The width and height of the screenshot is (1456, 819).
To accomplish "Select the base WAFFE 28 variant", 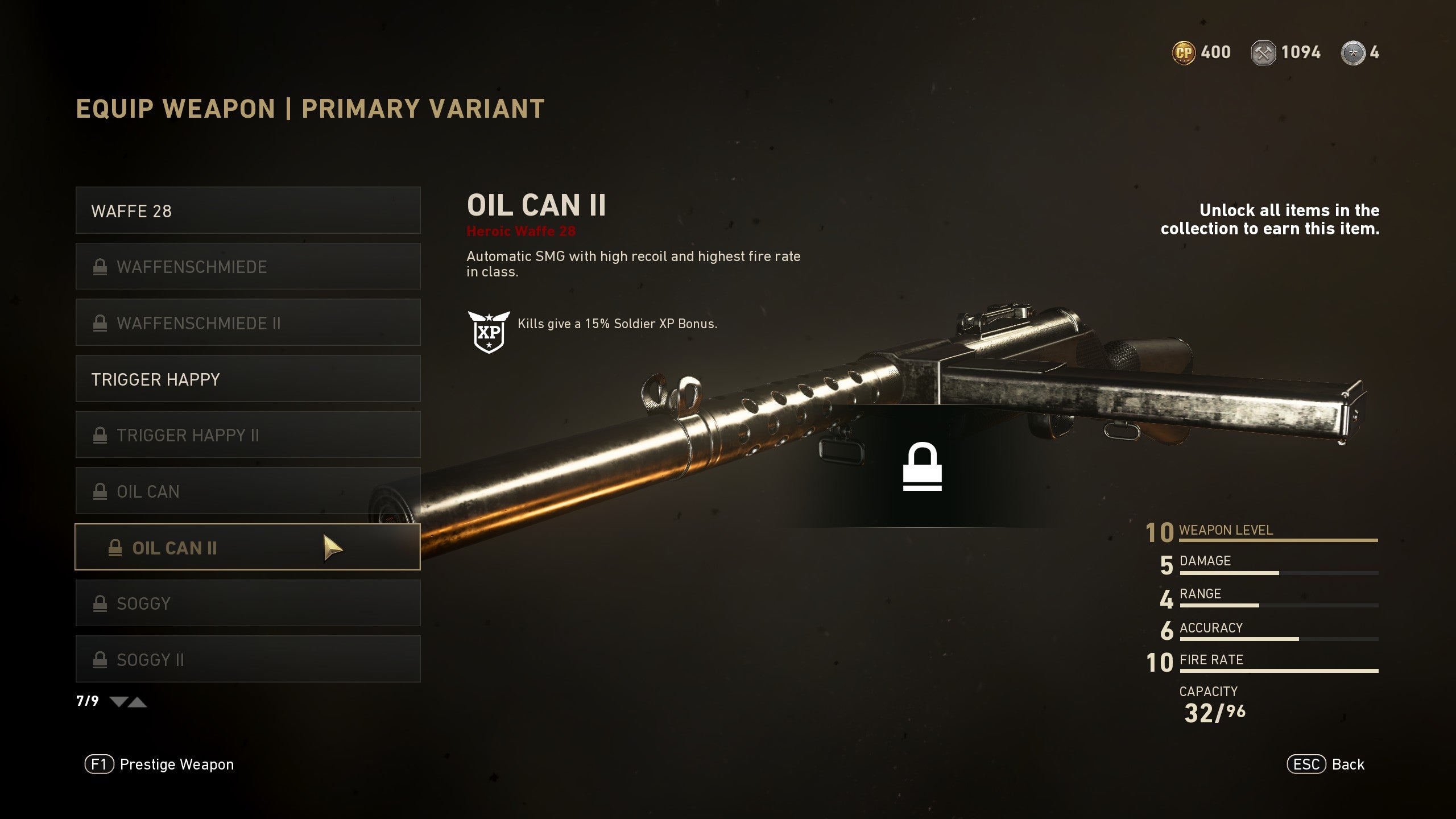I will 247,210.
